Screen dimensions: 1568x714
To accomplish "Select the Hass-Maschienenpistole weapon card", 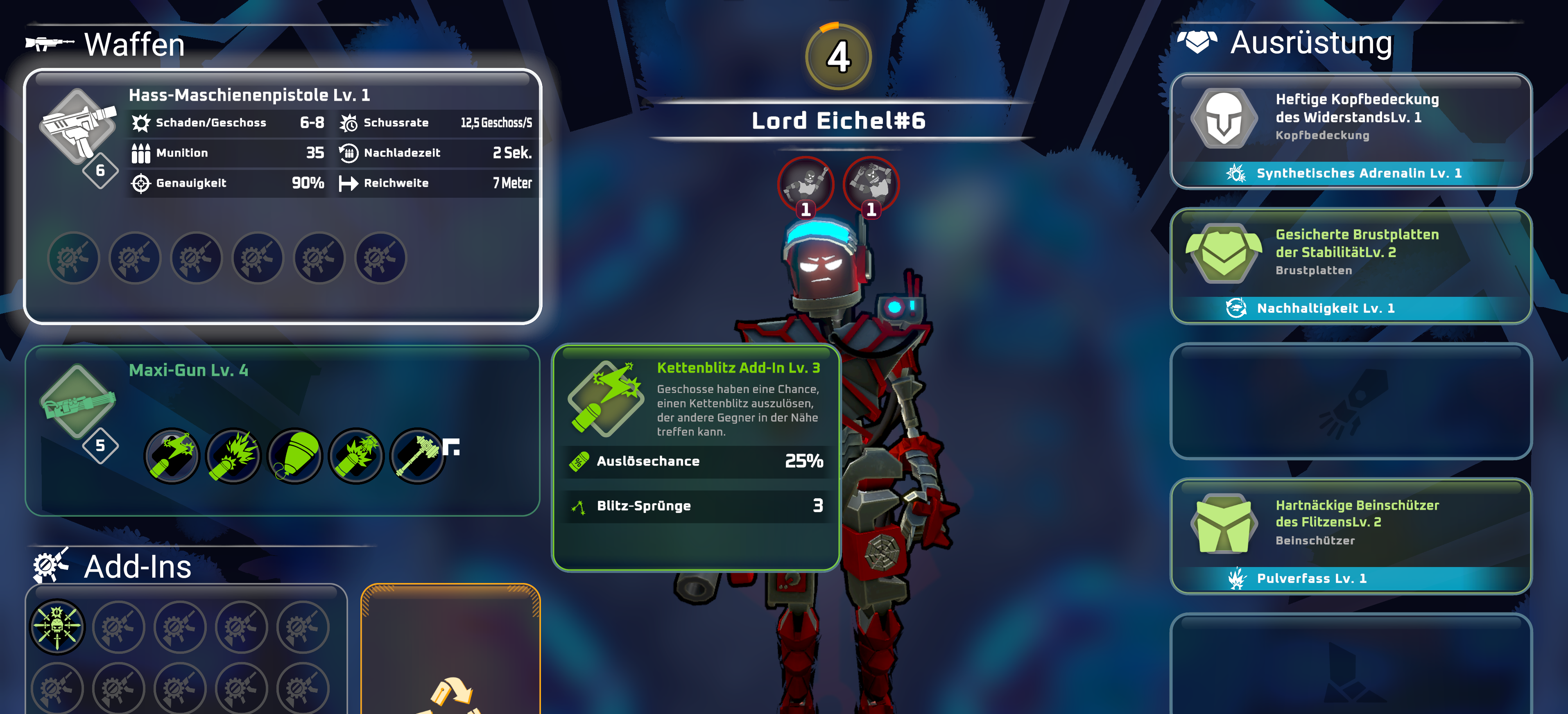I will pyautogui.click(x=283, y=195).
